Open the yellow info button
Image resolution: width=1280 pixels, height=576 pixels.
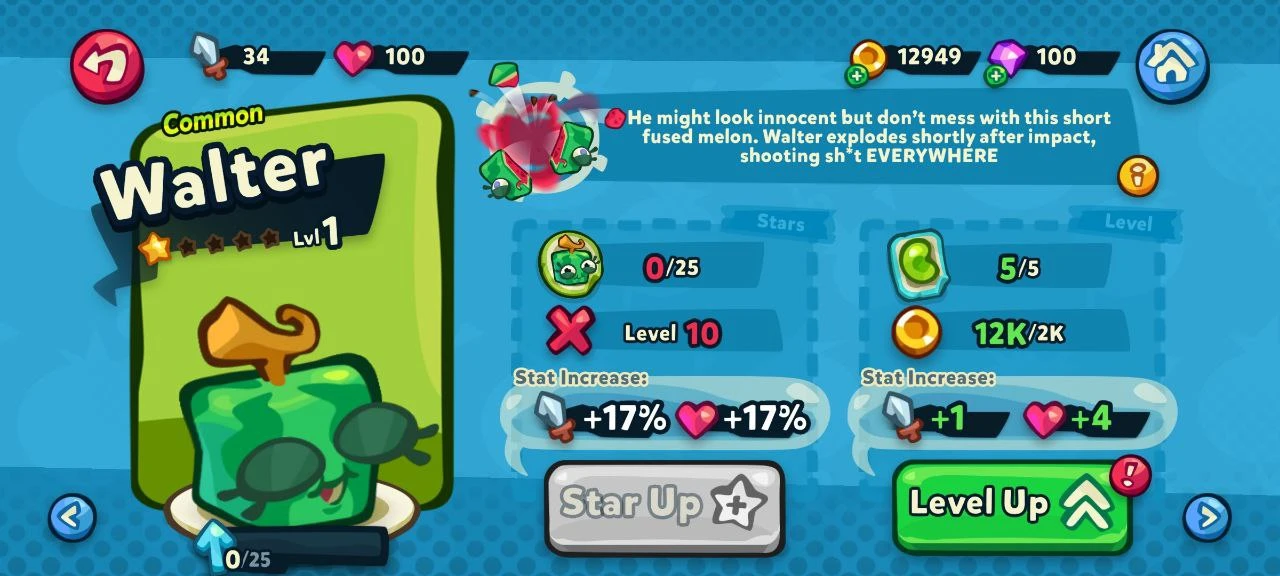[x=1137, y=176]
